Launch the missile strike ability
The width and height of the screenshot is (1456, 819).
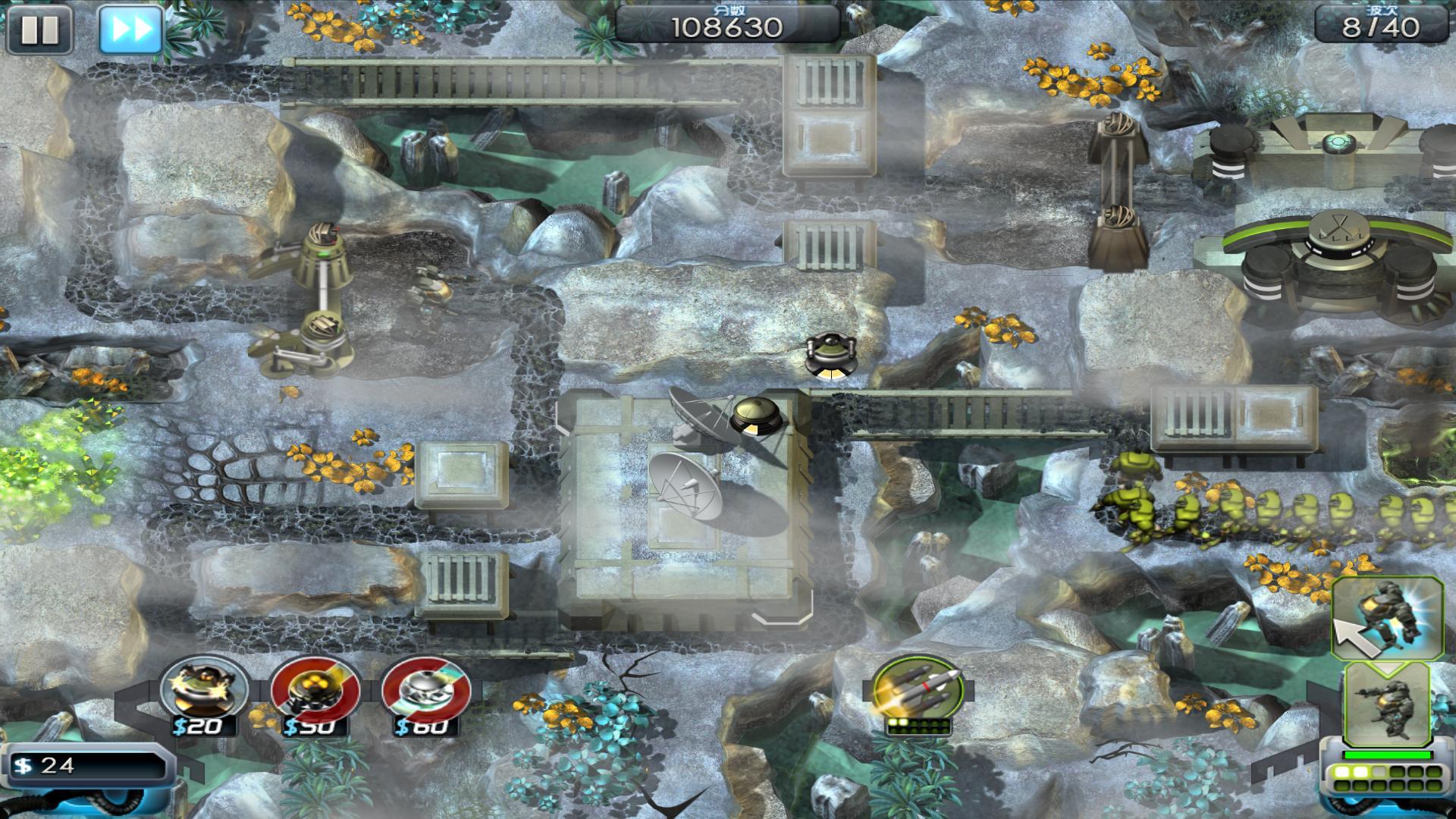click(x=918, y=690)
